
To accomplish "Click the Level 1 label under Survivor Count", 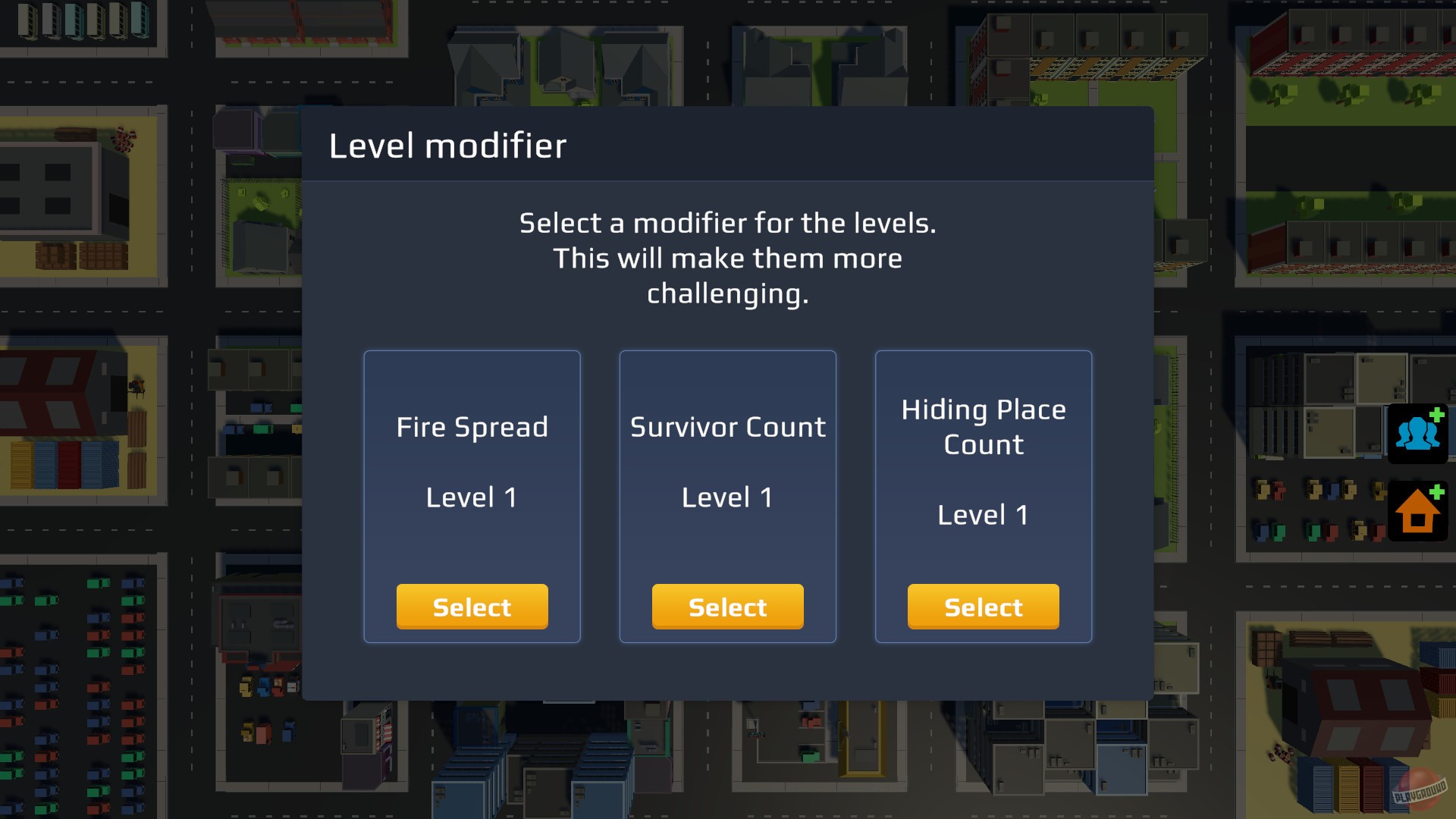I will pyautogui.click(x=726, y=497).
